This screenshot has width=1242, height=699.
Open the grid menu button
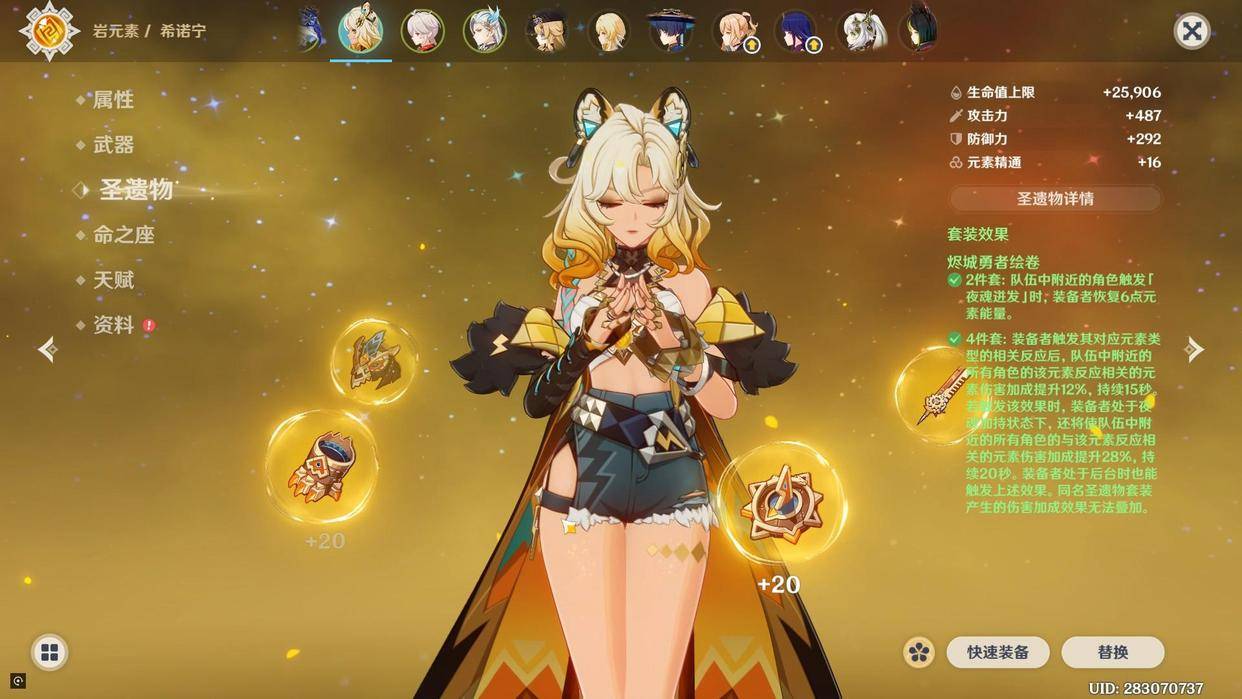tap(49, 653)
